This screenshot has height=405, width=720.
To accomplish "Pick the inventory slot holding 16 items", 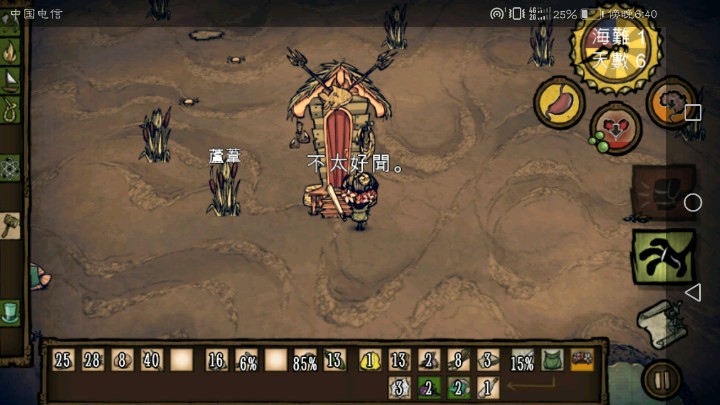I will pos(217,360).
